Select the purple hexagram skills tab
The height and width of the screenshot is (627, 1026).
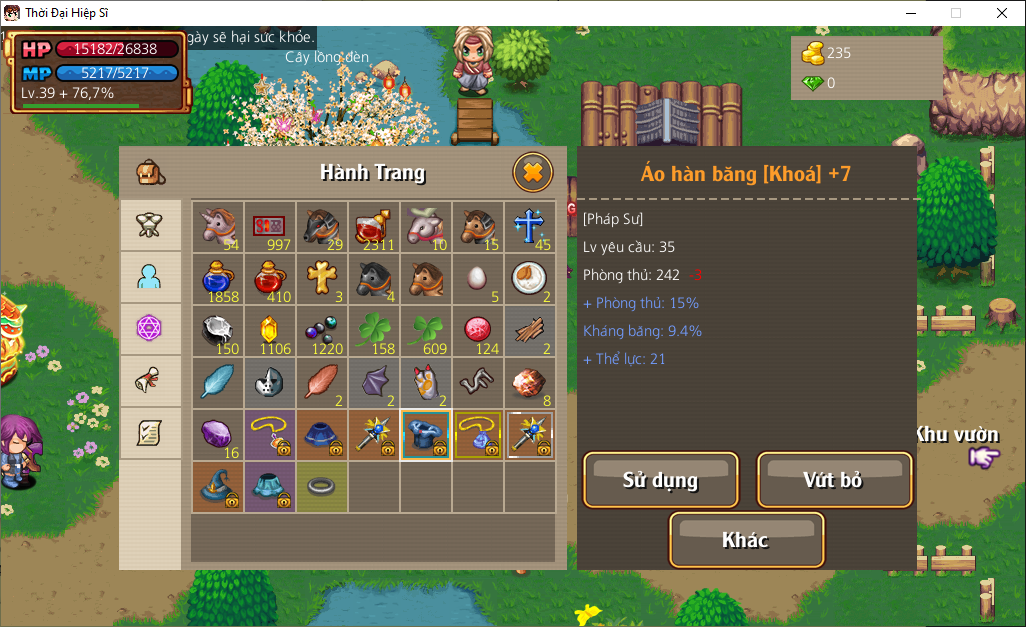(151, 328)
